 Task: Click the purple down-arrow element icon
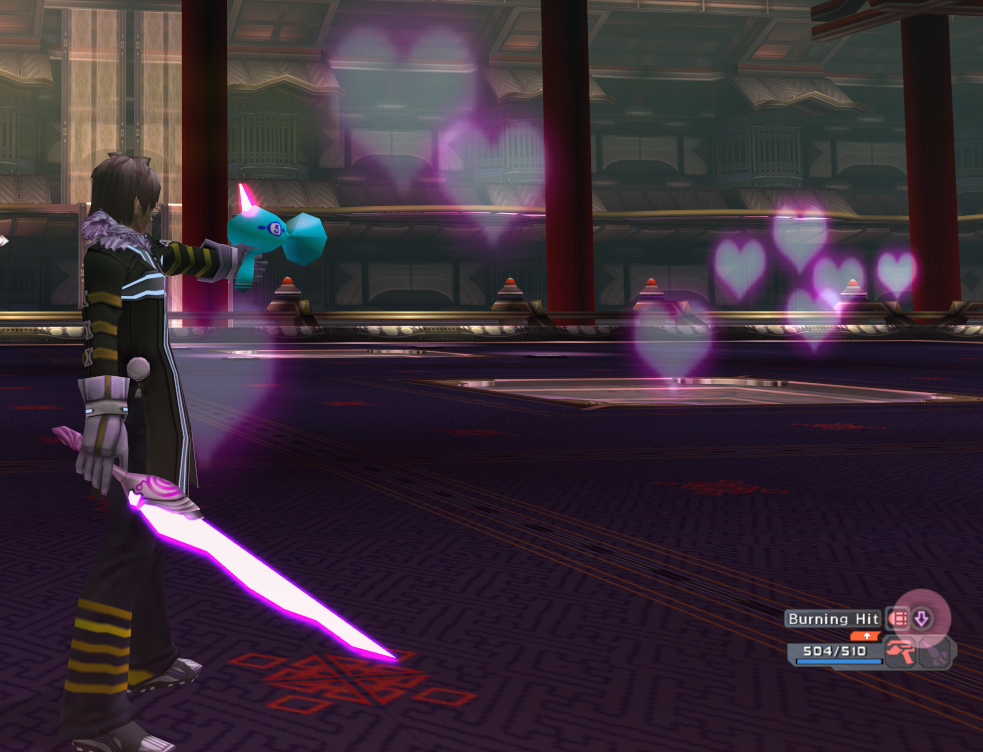coord(922,619)
